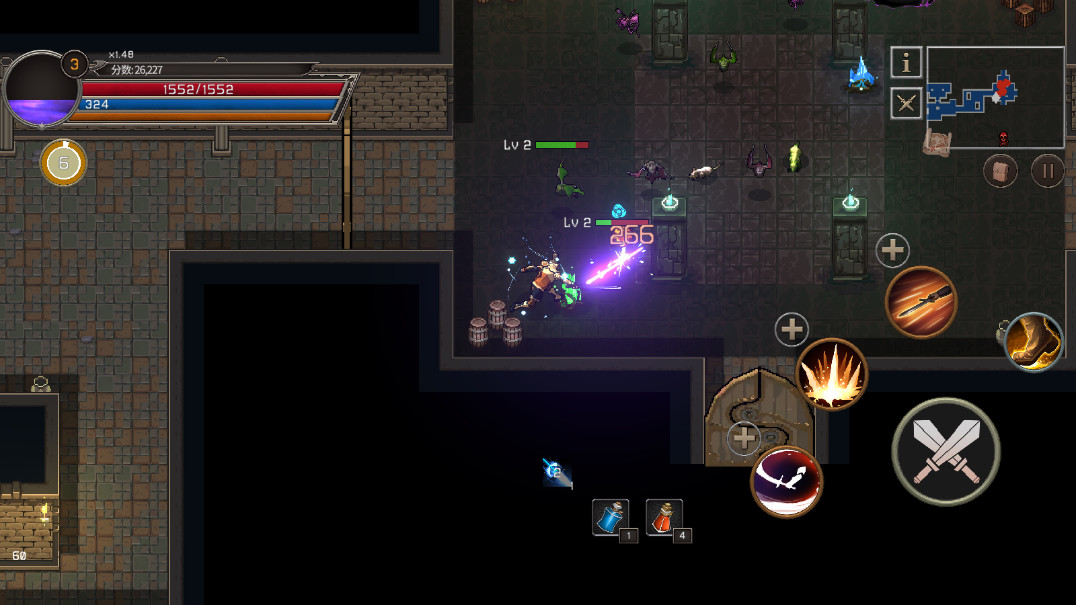The width and height of the screenshot is (1076, 605).
Task: Activate the dagger throw skill
Action: (x=920, y=303)
